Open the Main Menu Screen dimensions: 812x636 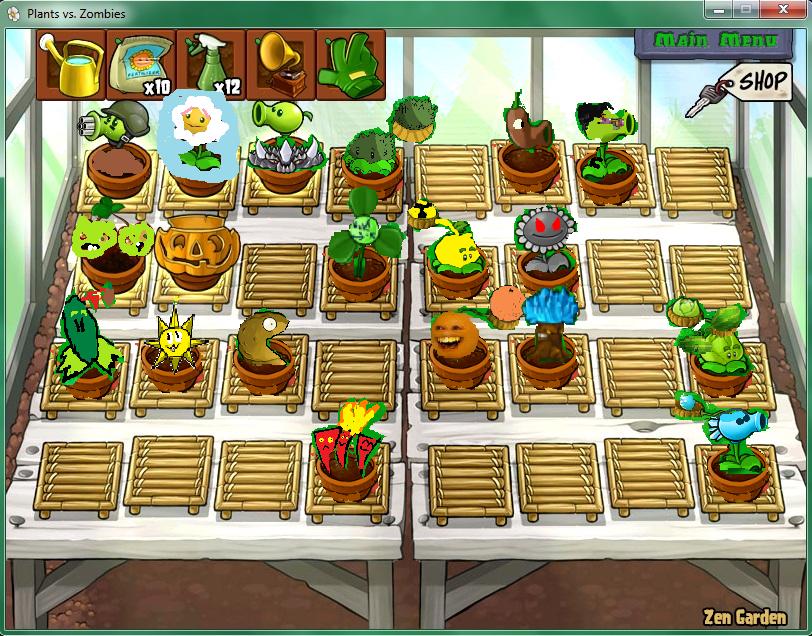713,41
